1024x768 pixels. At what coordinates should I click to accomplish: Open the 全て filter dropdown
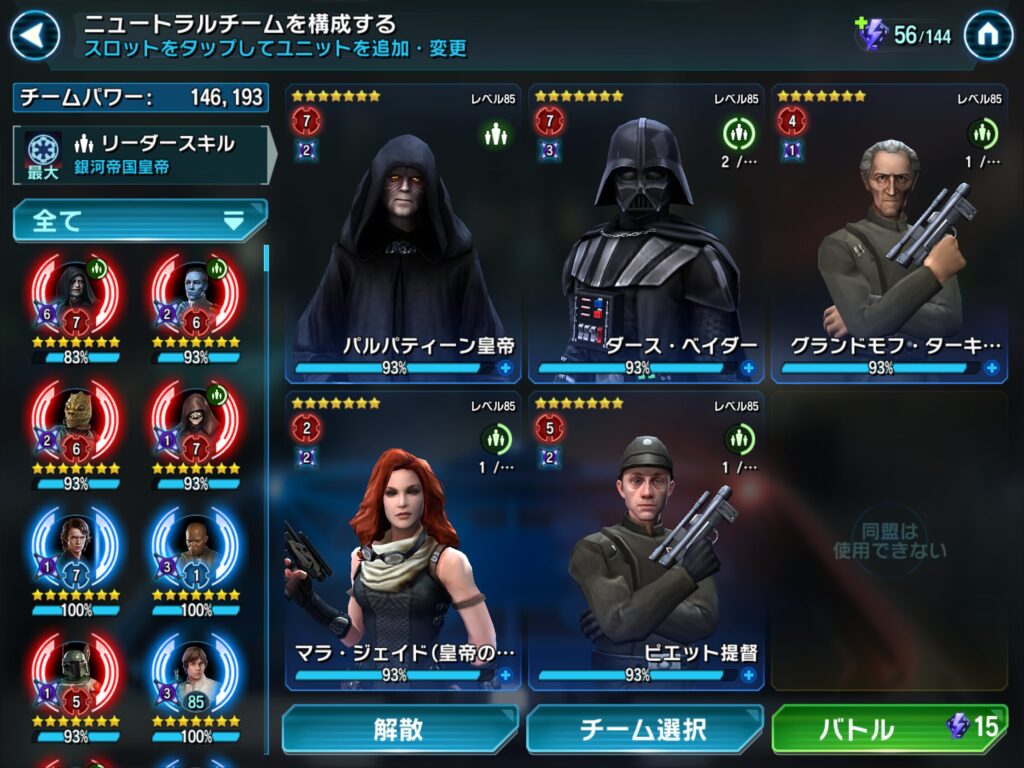tap(140, 221)
